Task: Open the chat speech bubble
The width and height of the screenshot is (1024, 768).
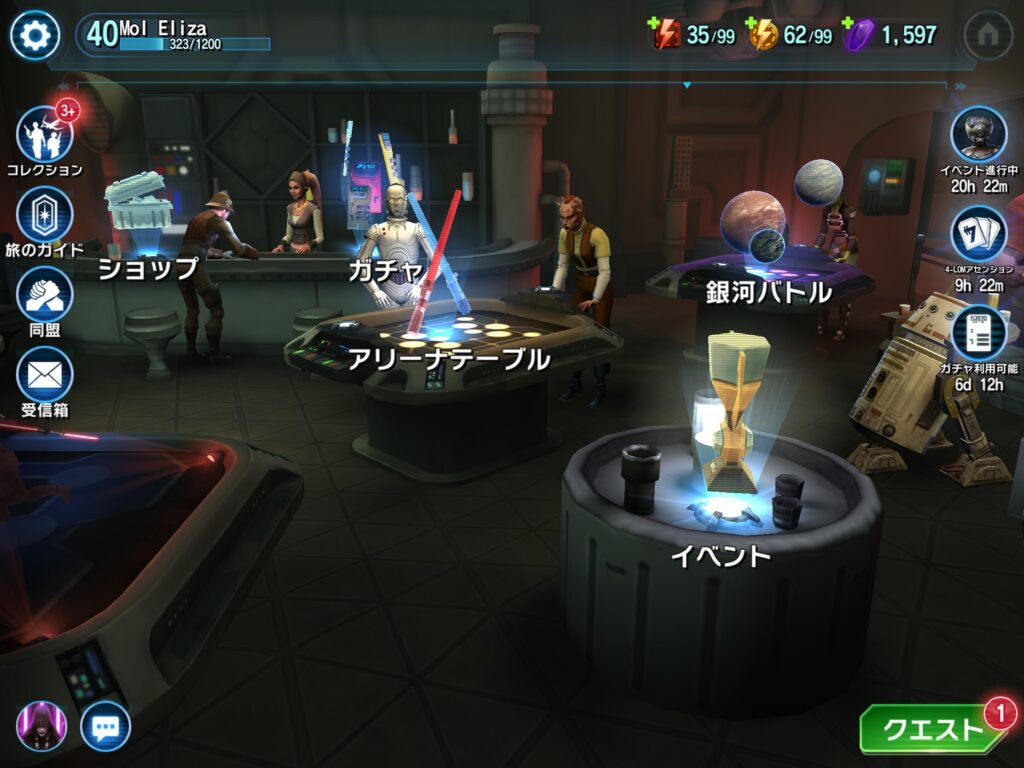Action: [105, 726]
